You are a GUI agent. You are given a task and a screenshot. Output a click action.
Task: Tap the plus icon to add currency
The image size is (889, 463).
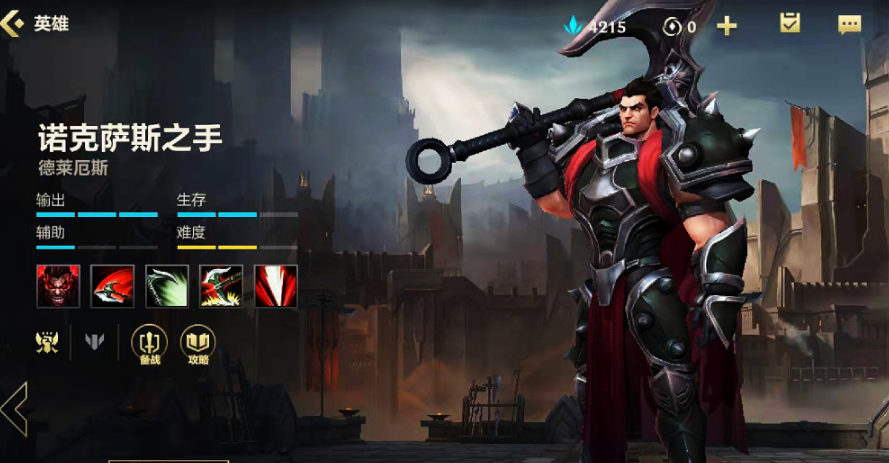click(x=727, y=26)
